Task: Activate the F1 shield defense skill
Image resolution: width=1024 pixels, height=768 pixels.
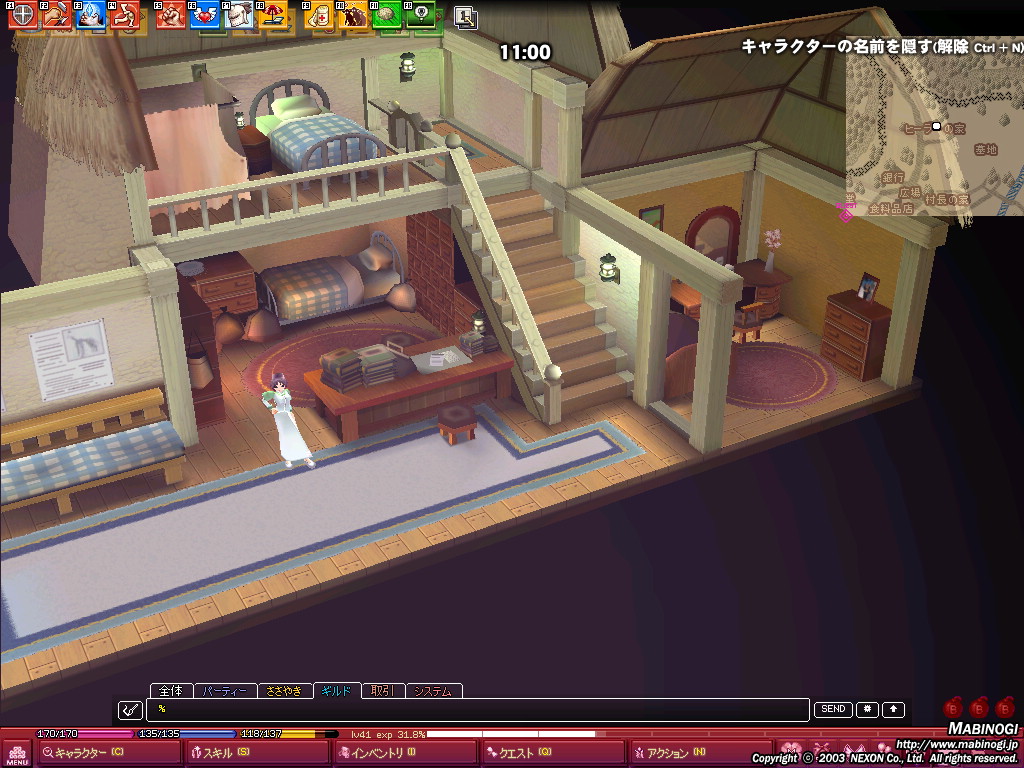Action: click(22, 15)
